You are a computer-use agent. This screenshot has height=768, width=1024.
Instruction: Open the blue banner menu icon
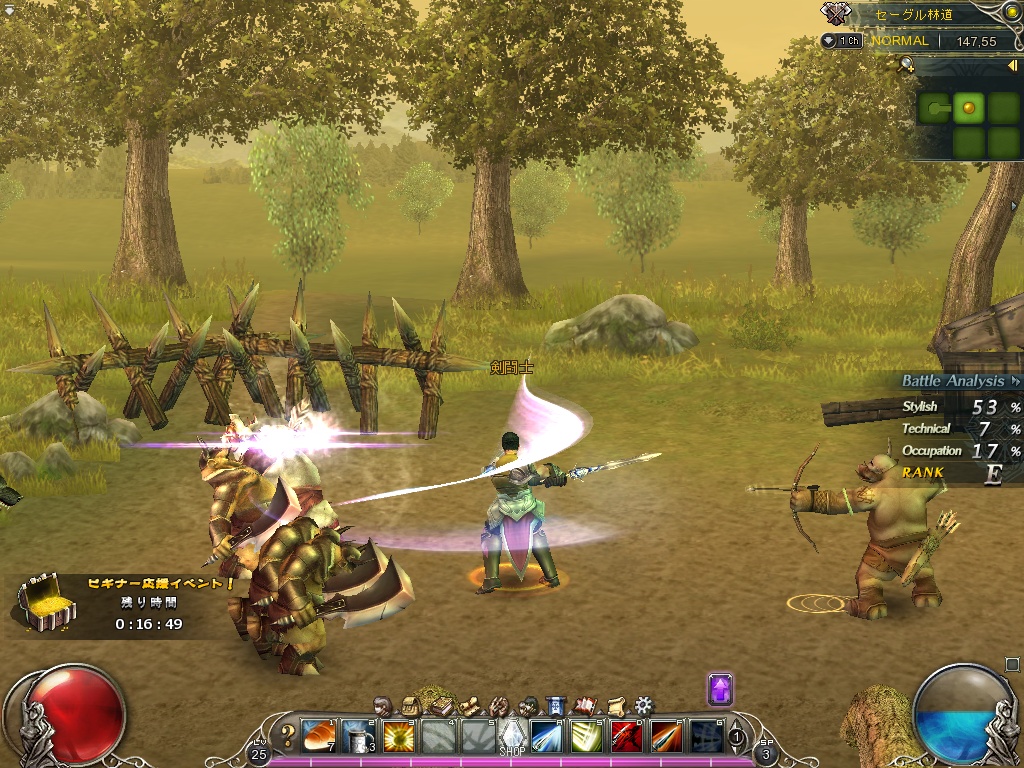(x=557, y=705)
